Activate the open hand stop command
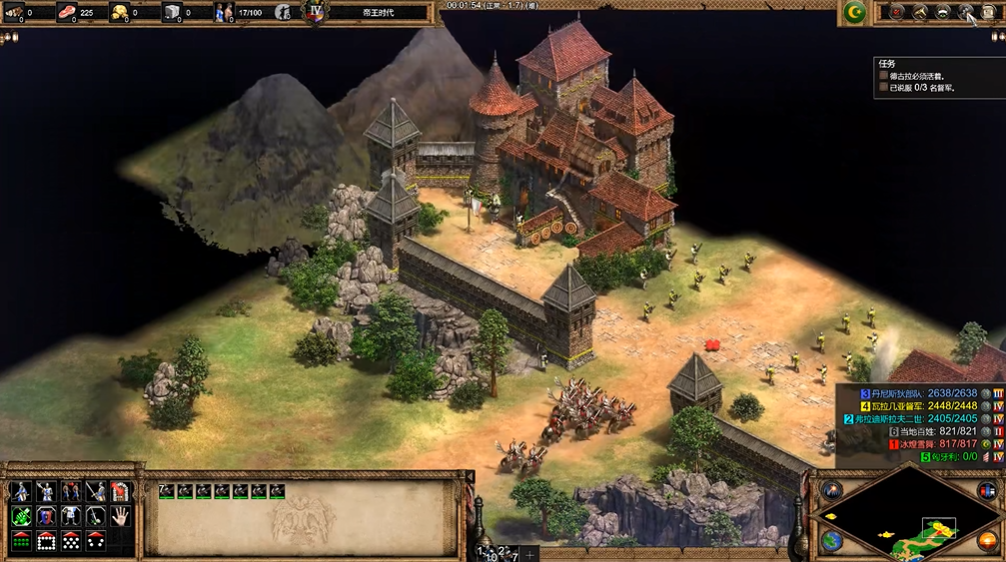1006x562 pixels. point(121,516)
